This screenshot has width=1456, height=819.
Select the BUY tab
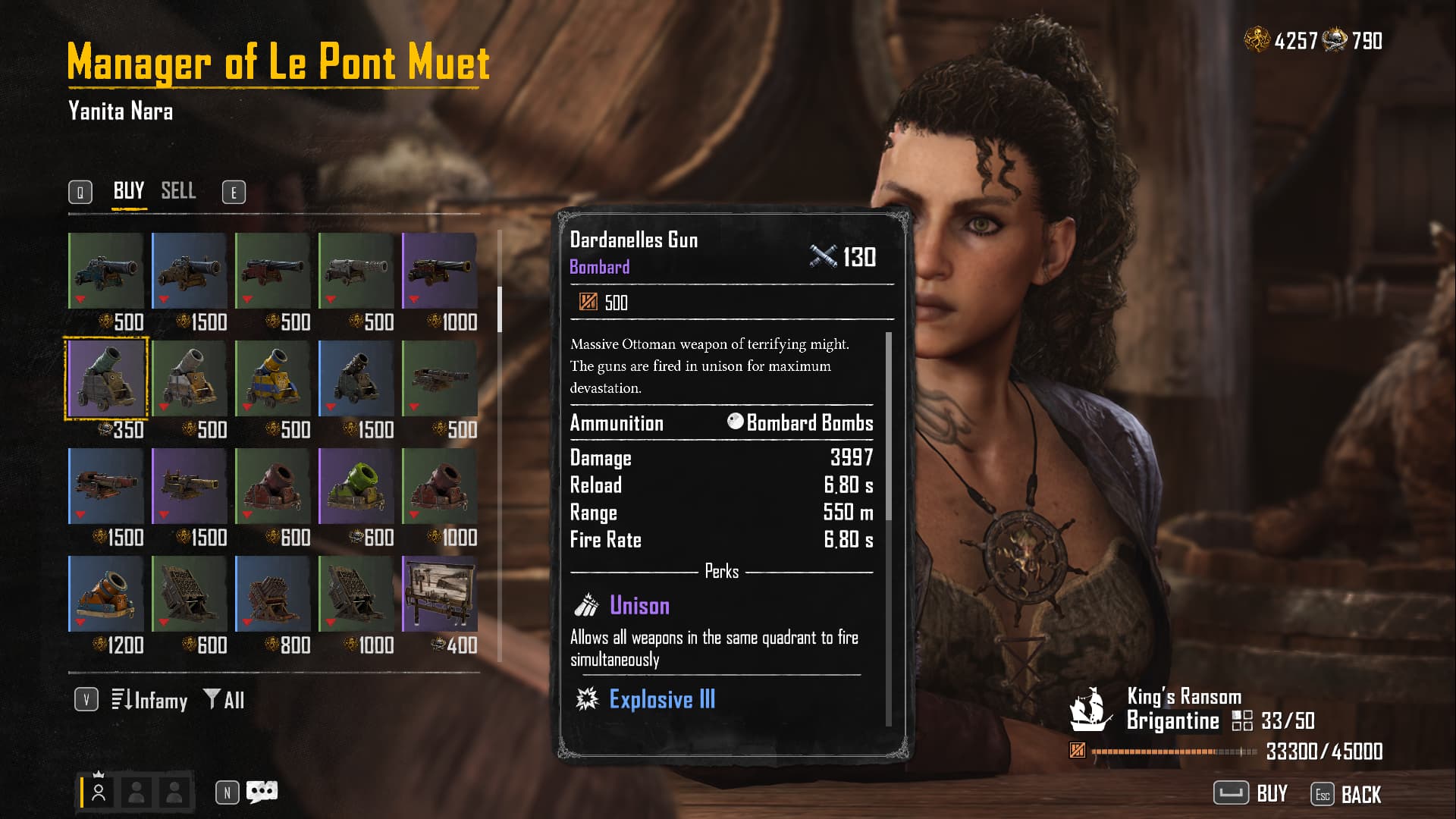pos(129,190)
